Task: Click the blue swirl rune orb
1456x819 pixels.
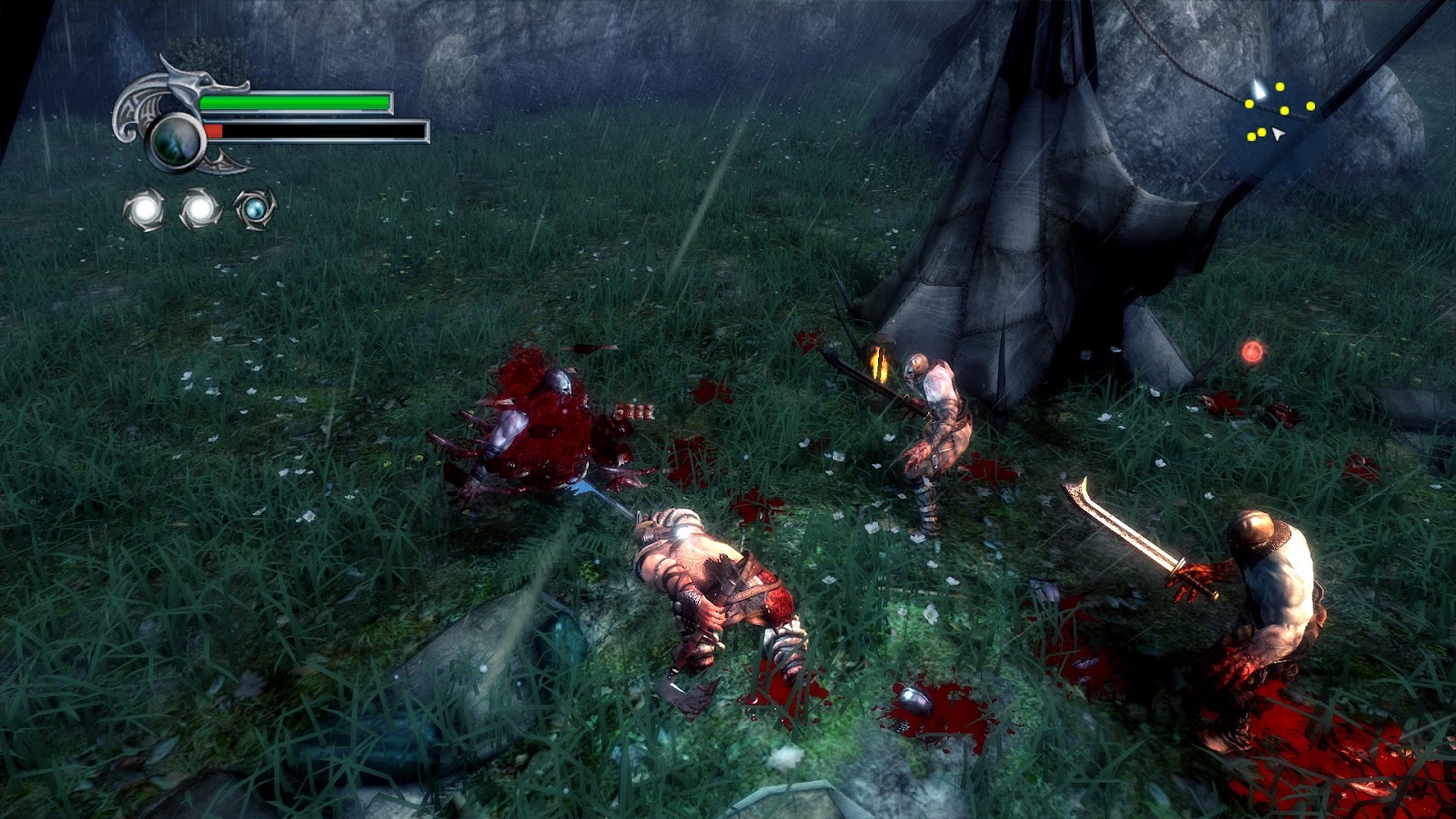Action: pos(254,209)
